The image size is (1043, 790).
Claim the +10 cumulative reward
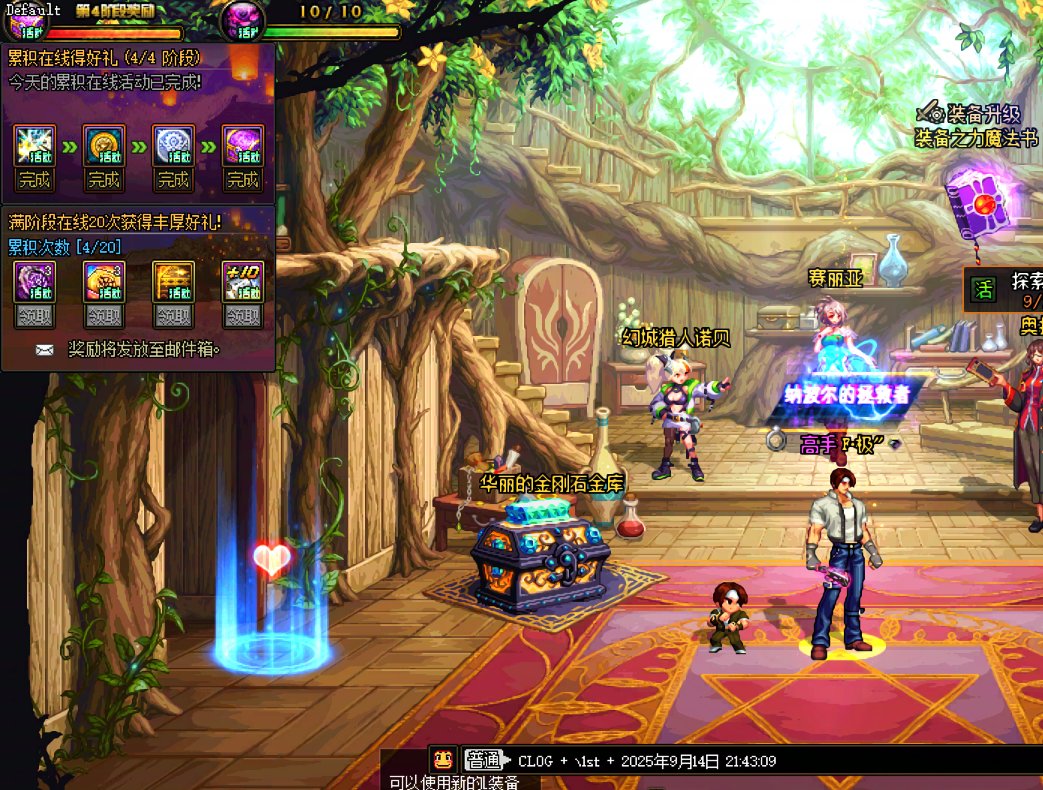pos(243,316)
